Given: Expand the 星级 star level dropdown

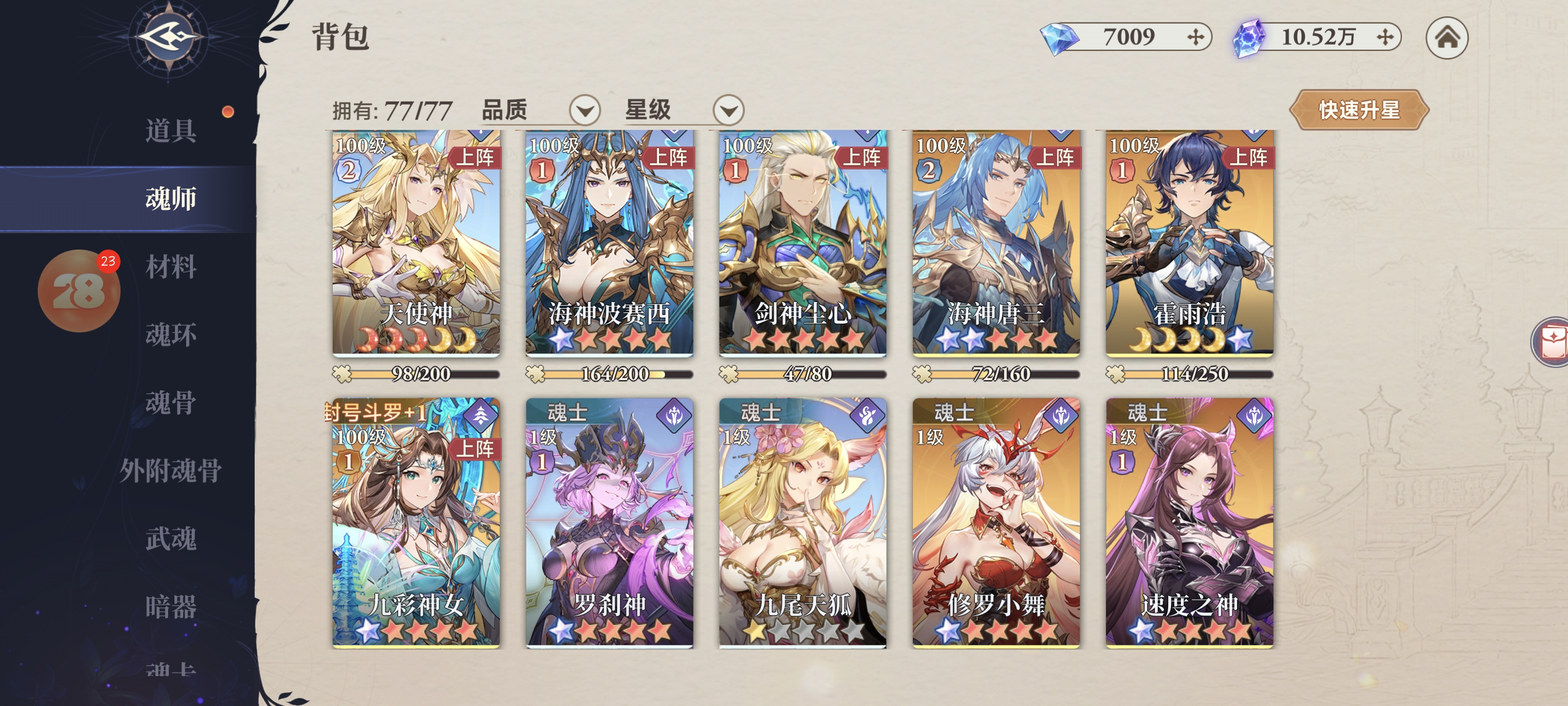Looking at the screenshot, I should [x=728, y=110].
